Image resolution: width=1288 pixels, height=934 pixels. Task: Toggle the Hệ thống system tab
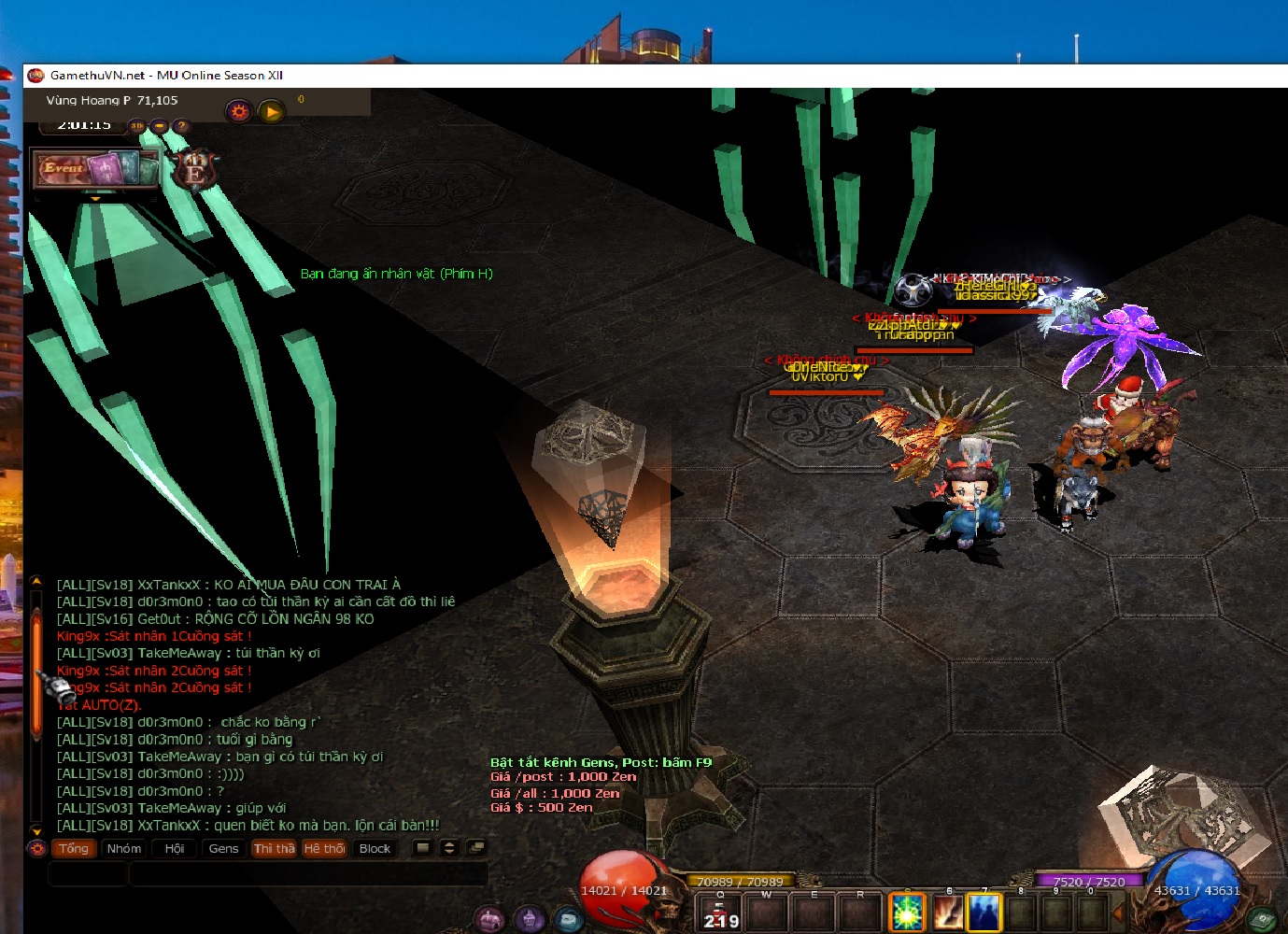[324, 848]
